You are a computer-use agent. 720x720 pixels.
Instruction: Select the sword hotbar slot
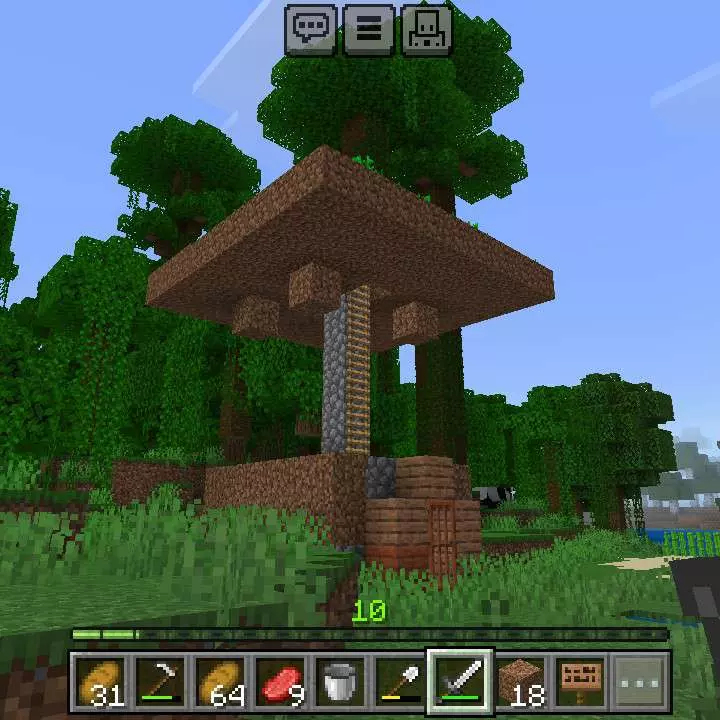460,682
